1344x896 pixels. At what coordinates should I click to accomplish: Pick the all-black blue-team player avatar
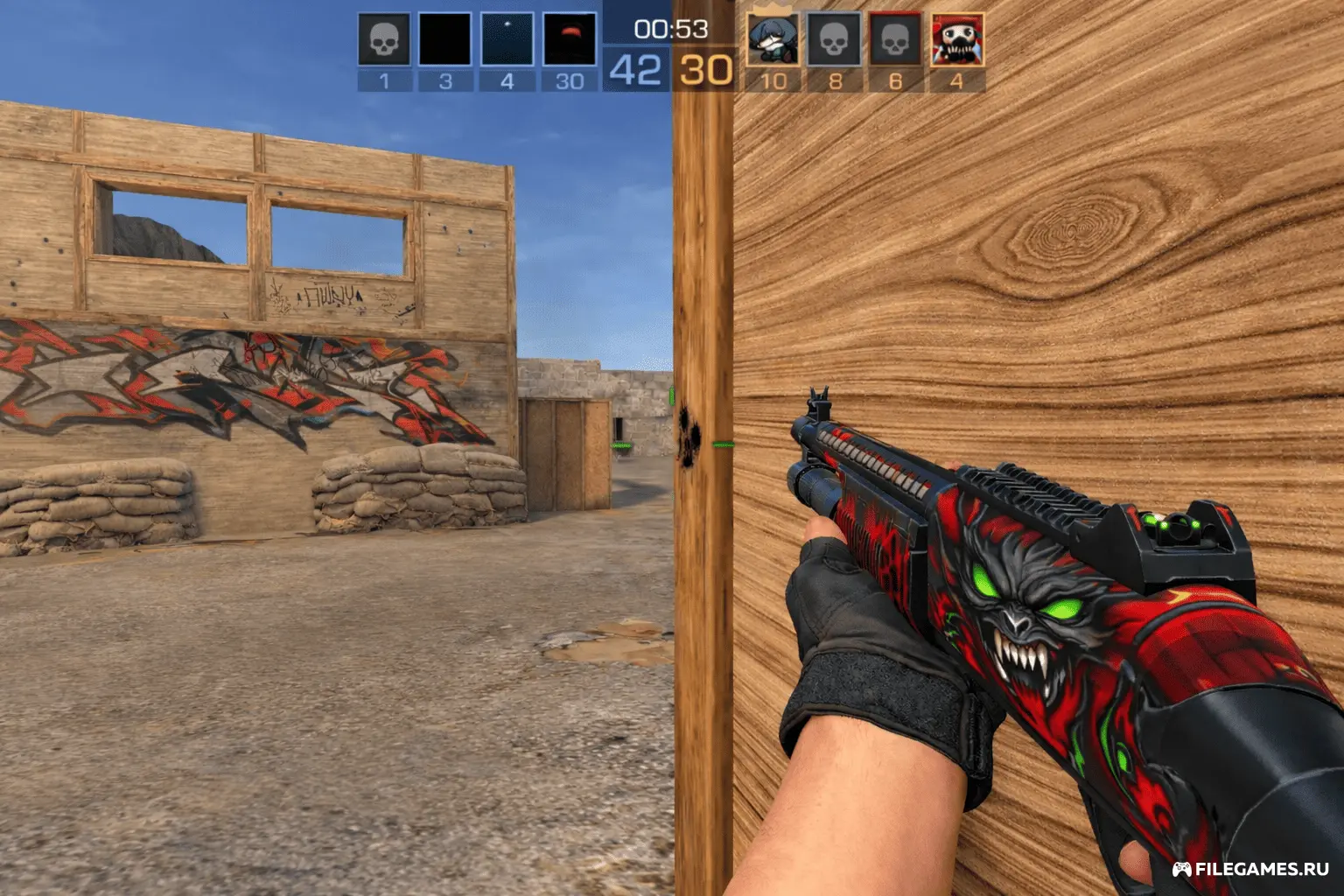click(x=445, y=39)
